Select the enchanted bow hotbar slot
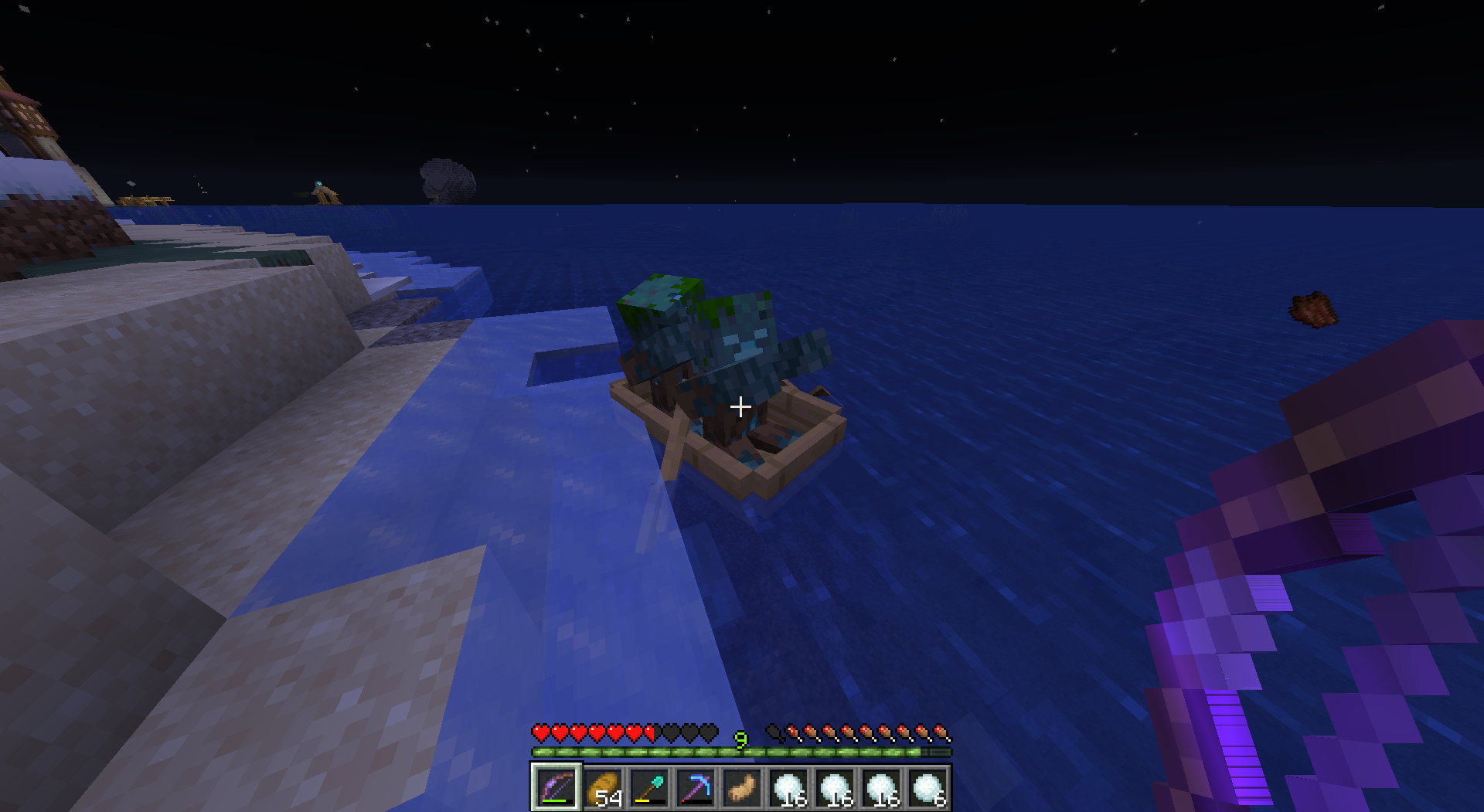This screenshot has height=812, width=1484. (556, 788)
